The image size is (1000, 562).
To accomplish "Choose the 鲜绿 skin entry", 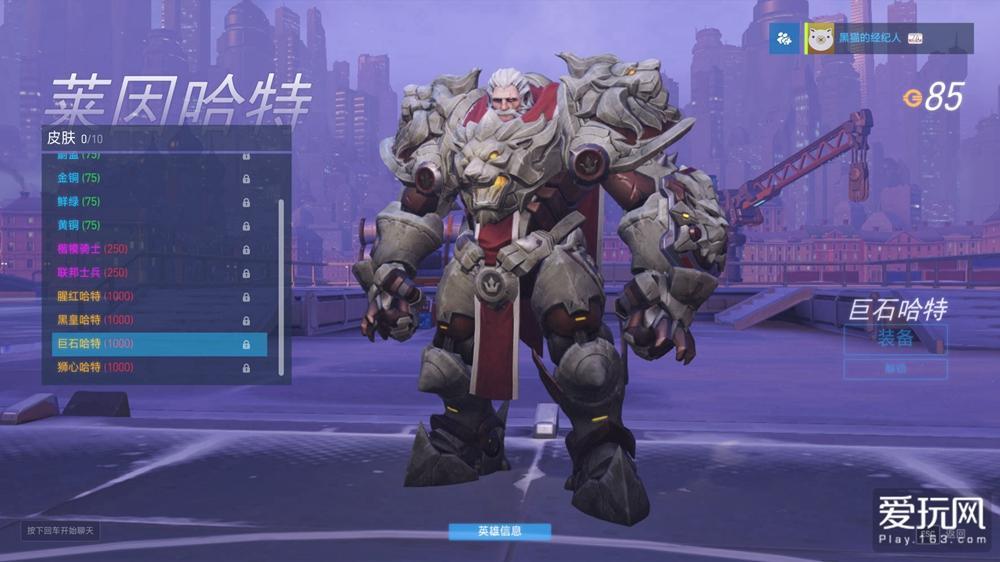I will pyautogui.click(x=150, y=202).
